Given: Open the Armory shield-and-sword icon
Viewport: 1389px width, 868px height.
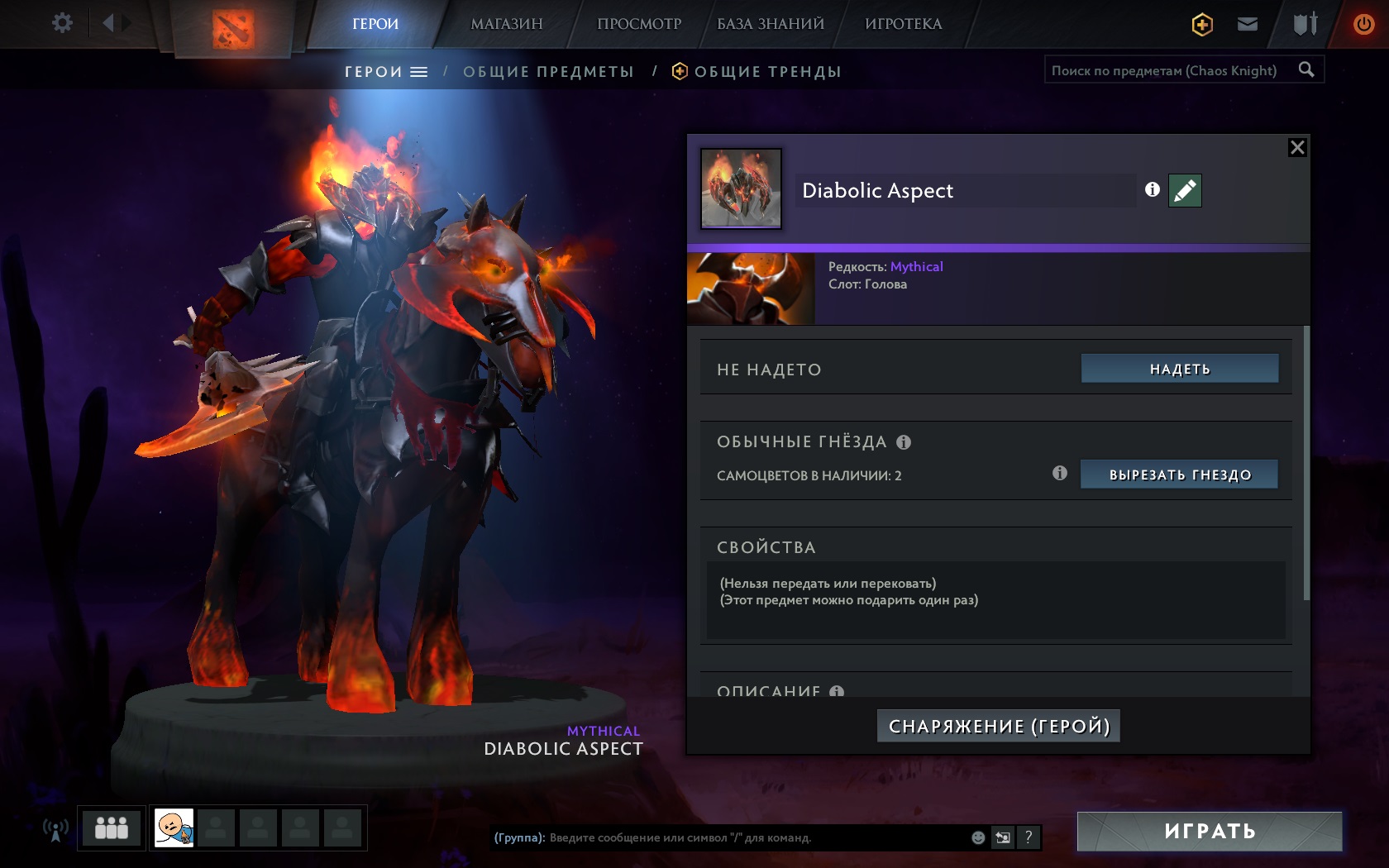Looking at the screenshot, I should pos(1305,24).
